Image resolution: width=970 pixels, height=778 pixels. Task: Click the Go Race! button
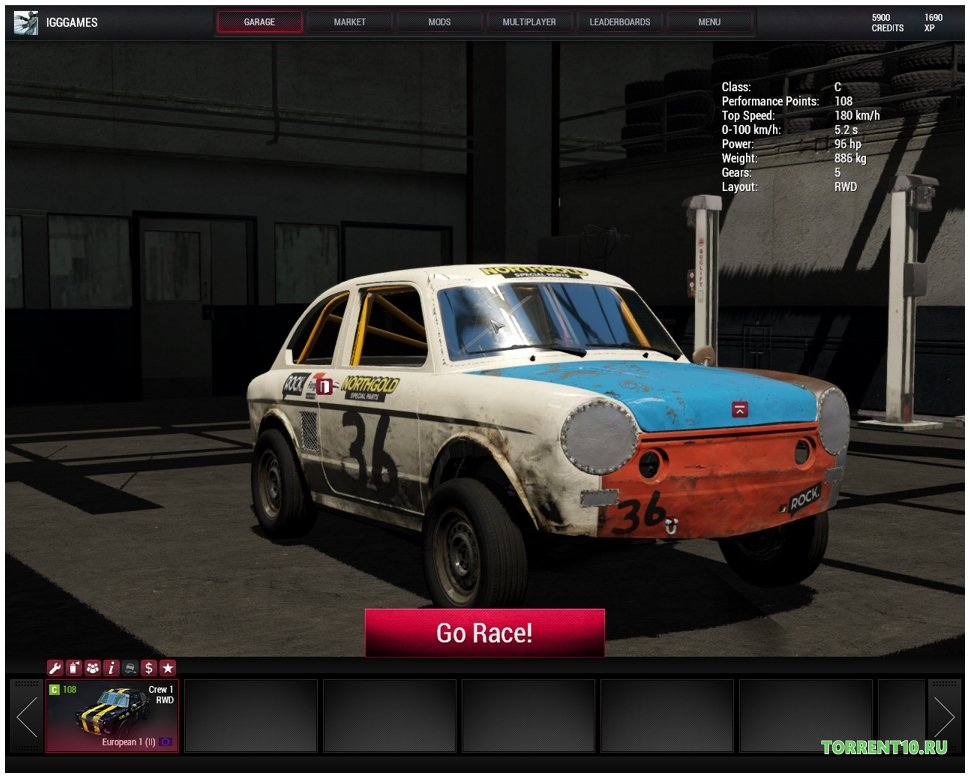484,632
